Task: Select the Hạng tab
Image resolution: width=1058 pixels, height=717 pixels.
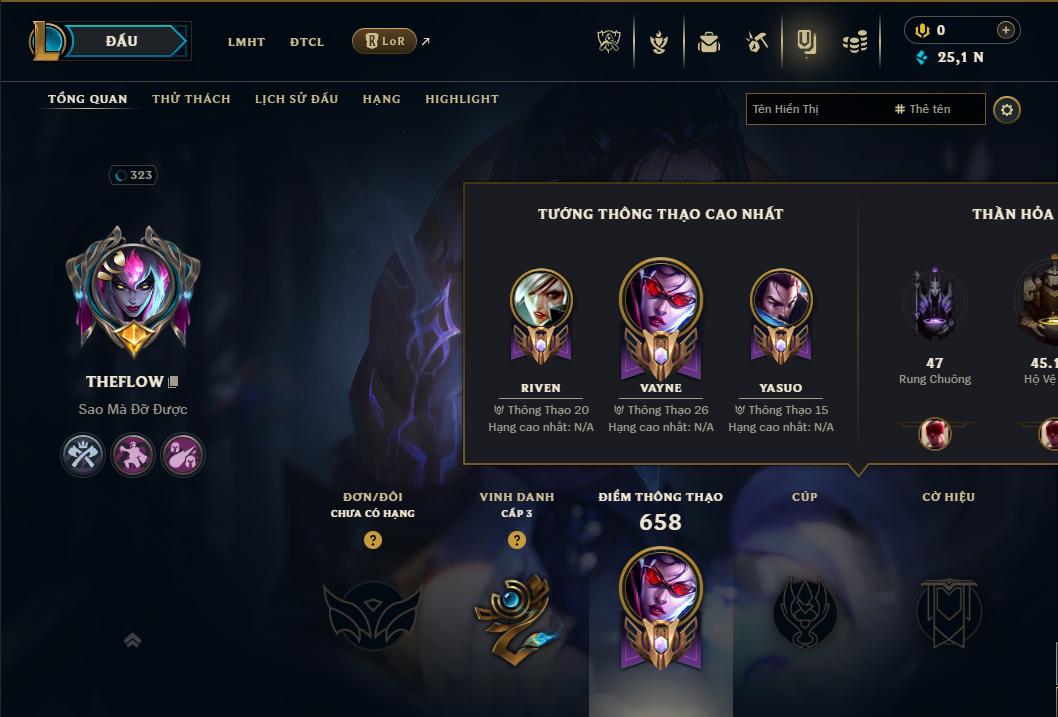Action: point(381,99)
